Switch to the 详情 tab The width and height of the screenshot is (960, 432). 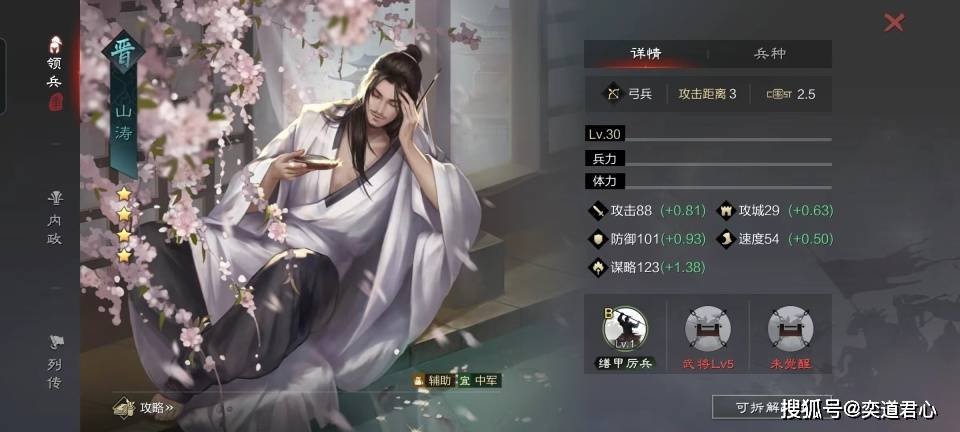pyautogui.click(x=645, y=54)
